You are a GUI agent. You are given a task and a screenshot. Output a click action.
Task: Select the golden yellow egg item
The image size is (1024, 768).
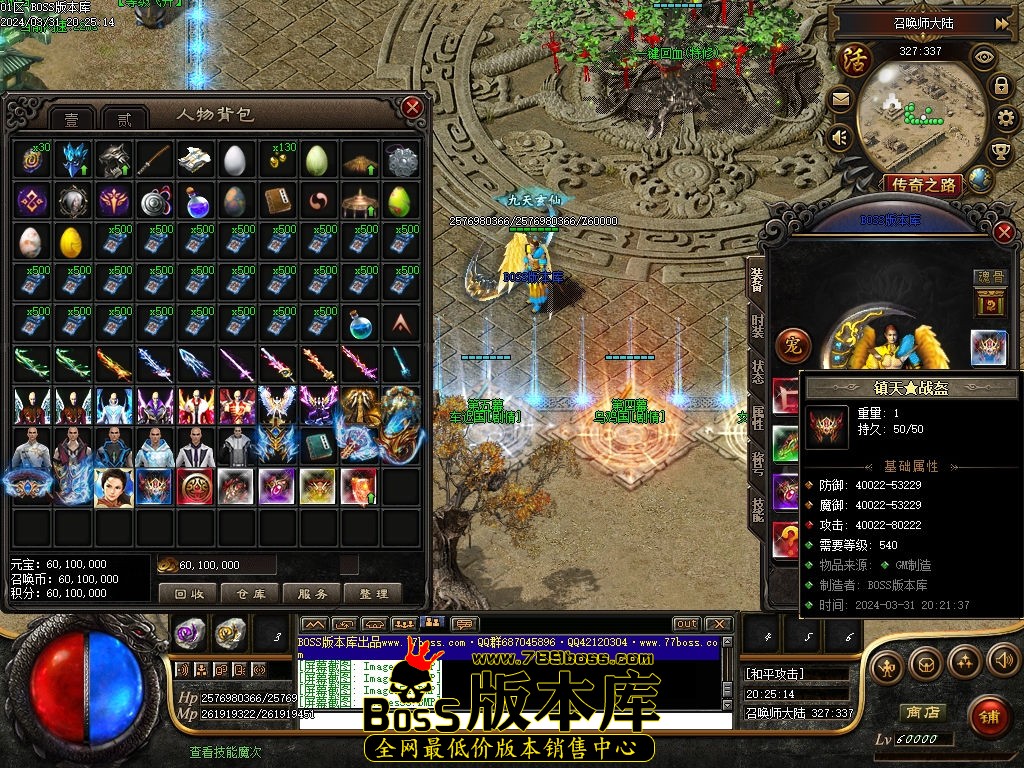71,242
